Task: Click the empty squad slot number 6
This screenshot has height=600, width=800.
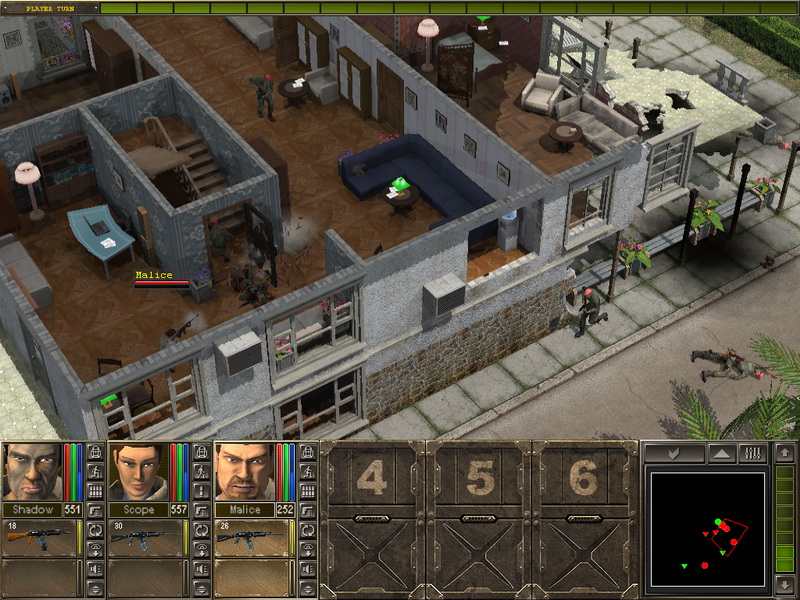Action: (585, 480)
